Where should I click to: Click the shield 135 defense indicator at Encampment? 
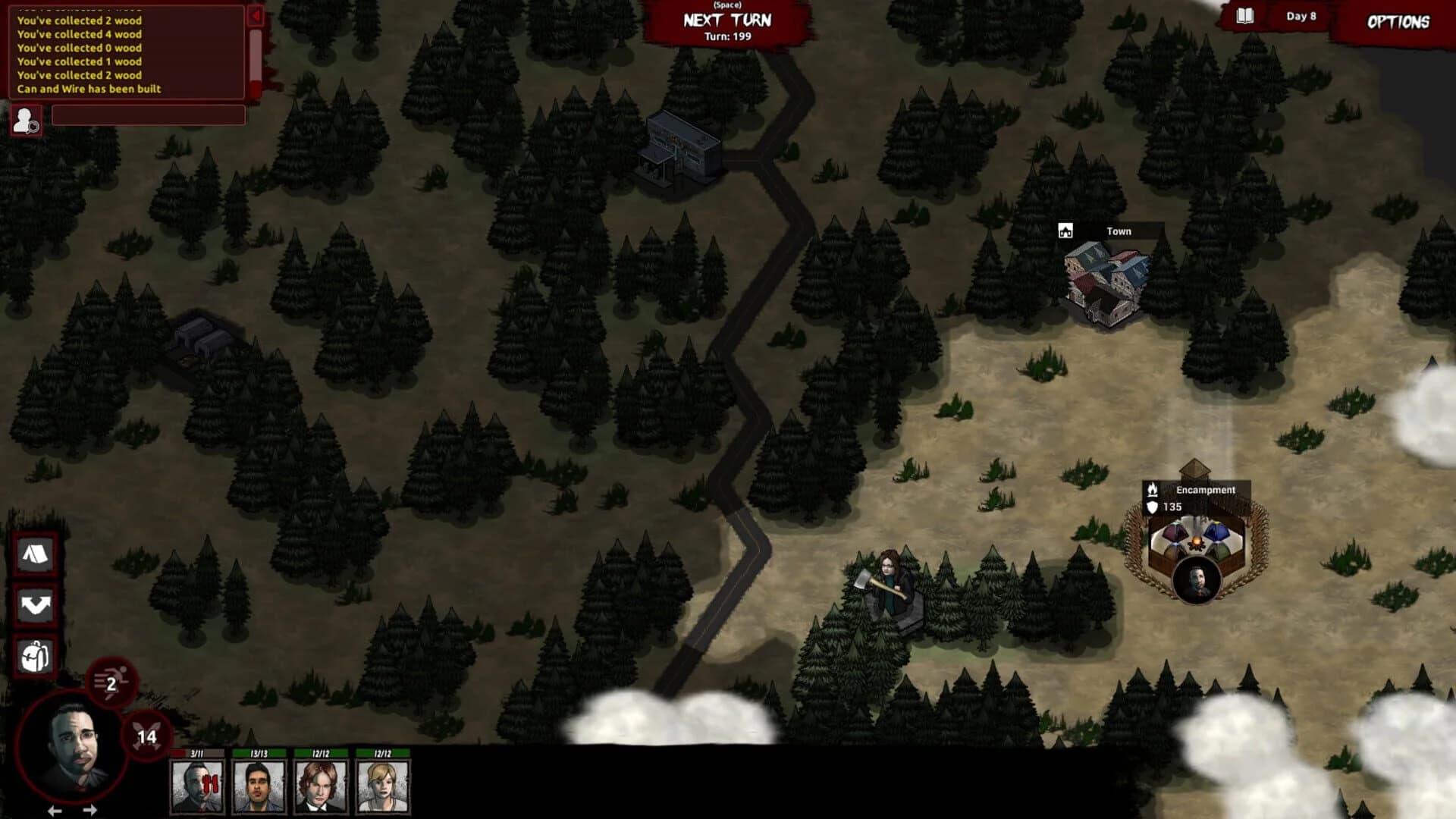point(1155,507)
